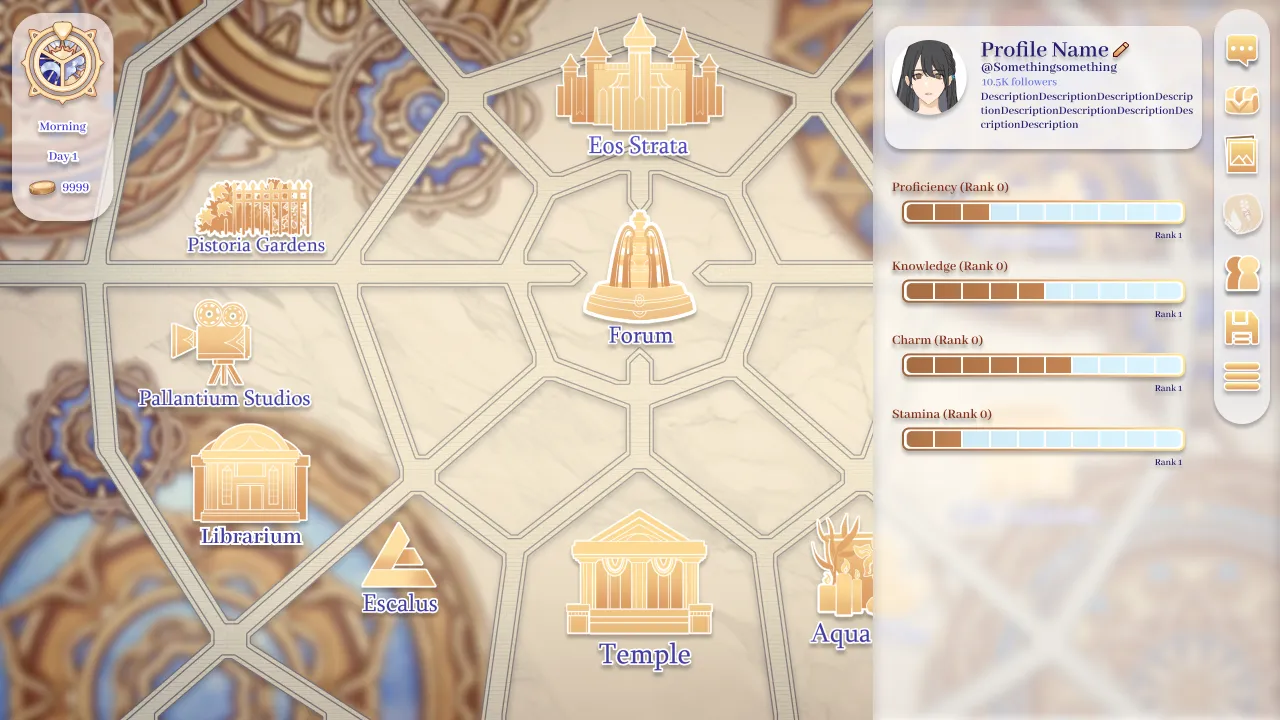
Task: Enter Eos Strata castle
Action: tap(639, 75)
